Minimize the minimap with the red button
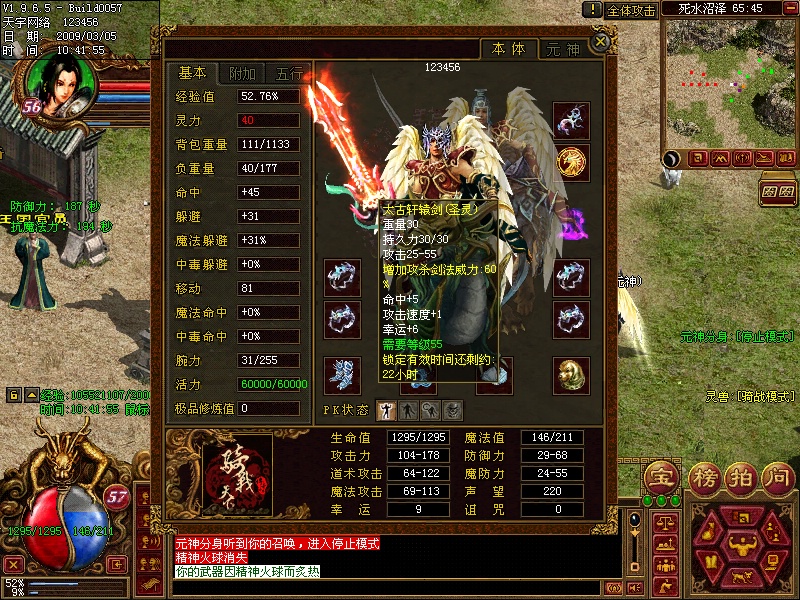This screenshot has height=600, width=800. [x=792, y=9]
